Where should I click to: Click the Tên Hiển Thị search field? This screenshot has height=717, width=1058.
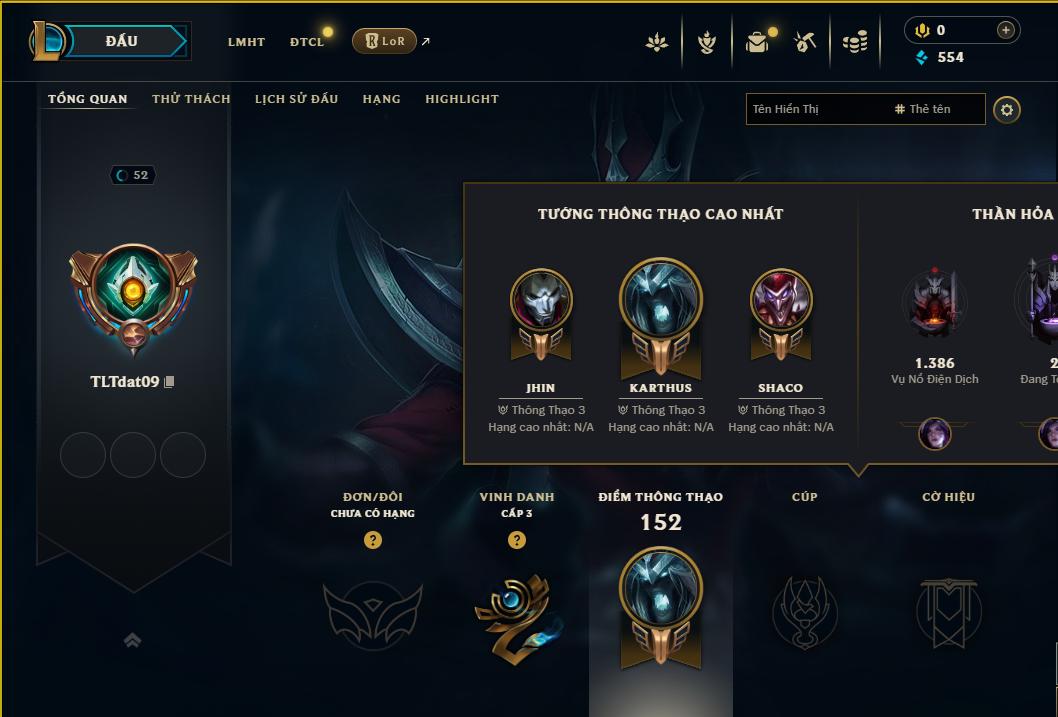click(815, 109)
